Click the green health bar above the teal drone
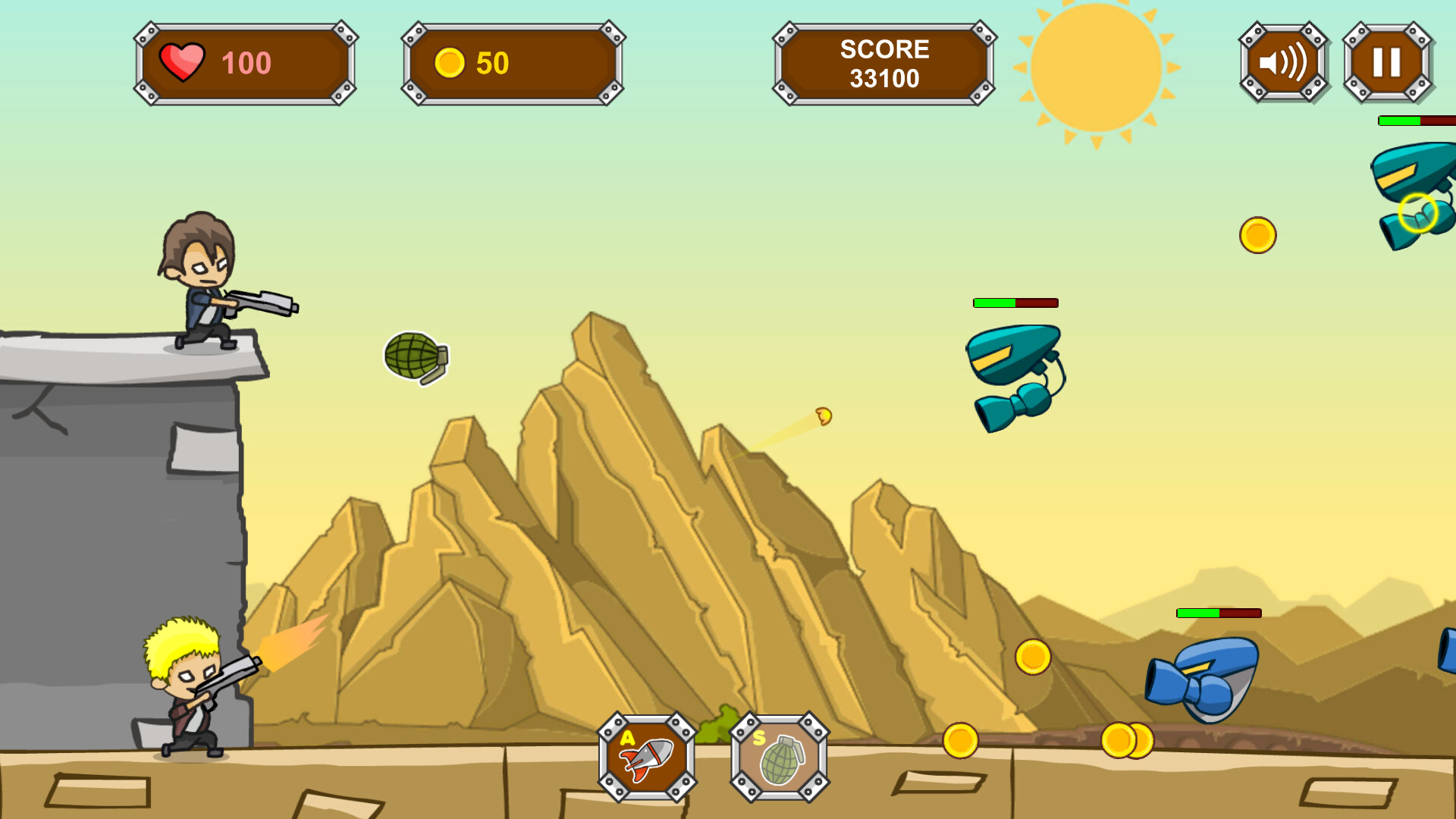 [x=993, y=303]
